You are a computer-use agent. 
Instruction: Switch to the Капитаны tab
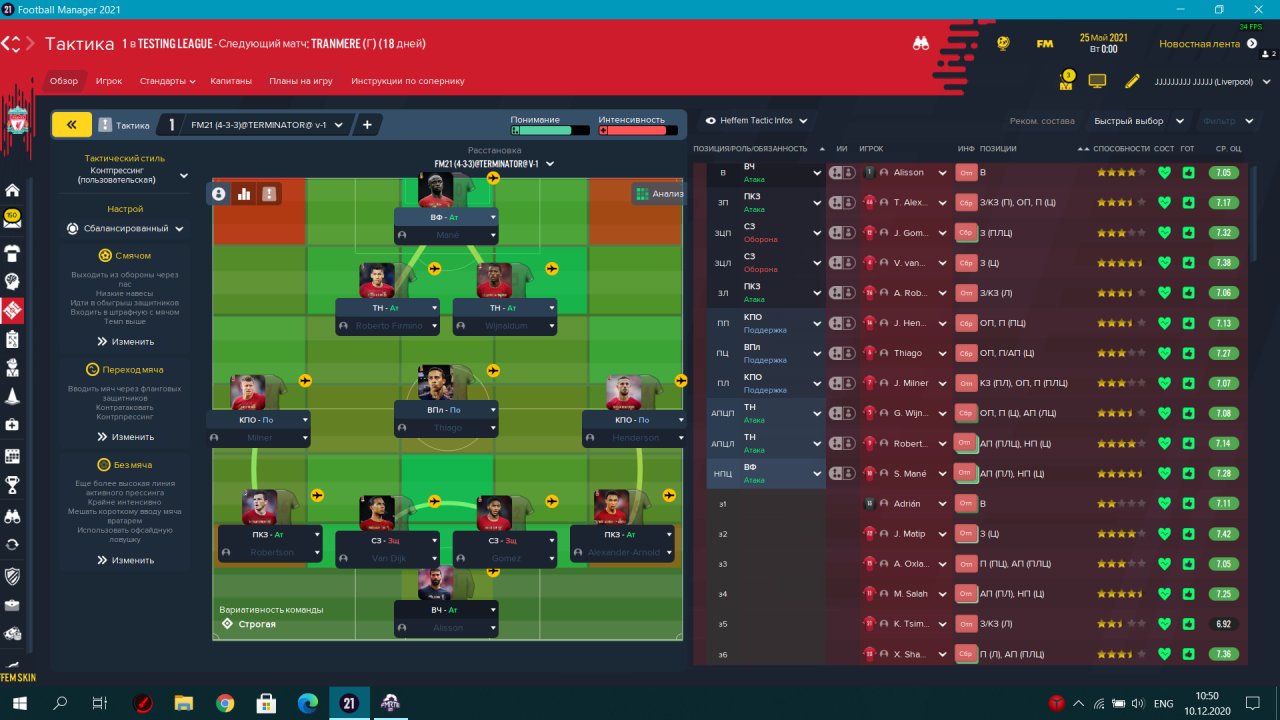tap(232, 81)
